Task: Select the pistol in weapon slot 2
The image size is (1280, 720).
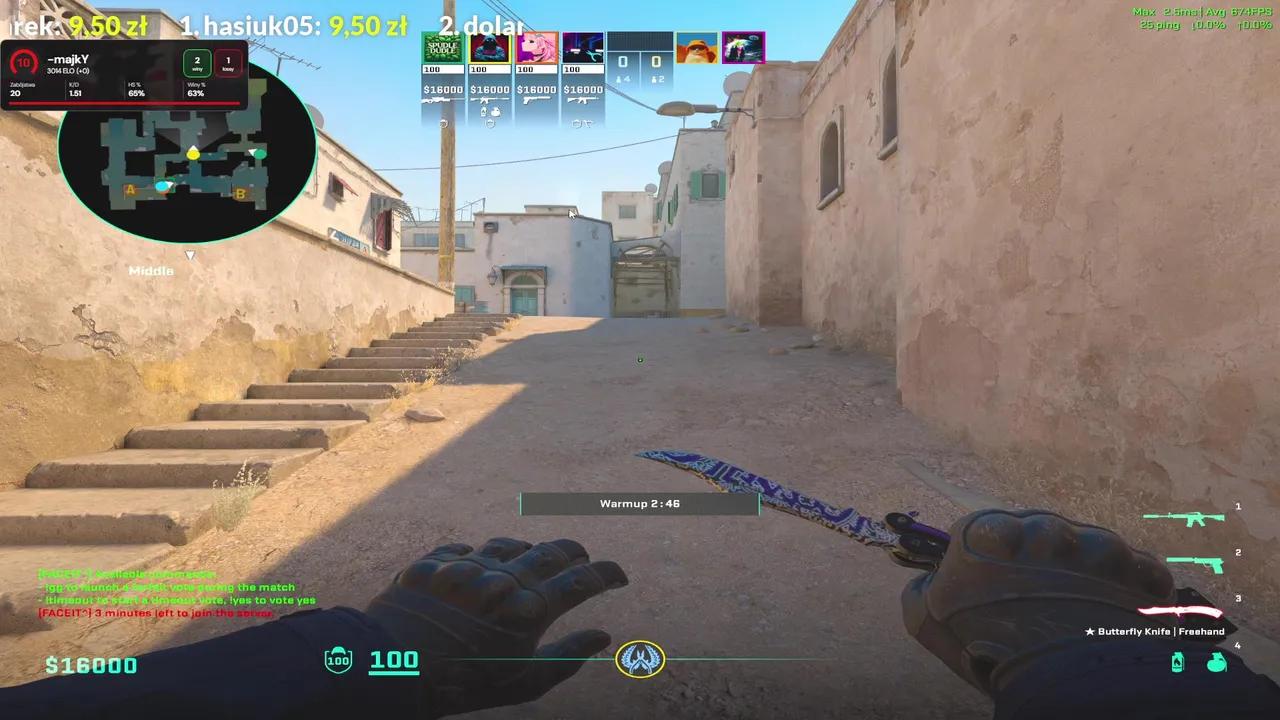Action: (x=1196, y=566)
